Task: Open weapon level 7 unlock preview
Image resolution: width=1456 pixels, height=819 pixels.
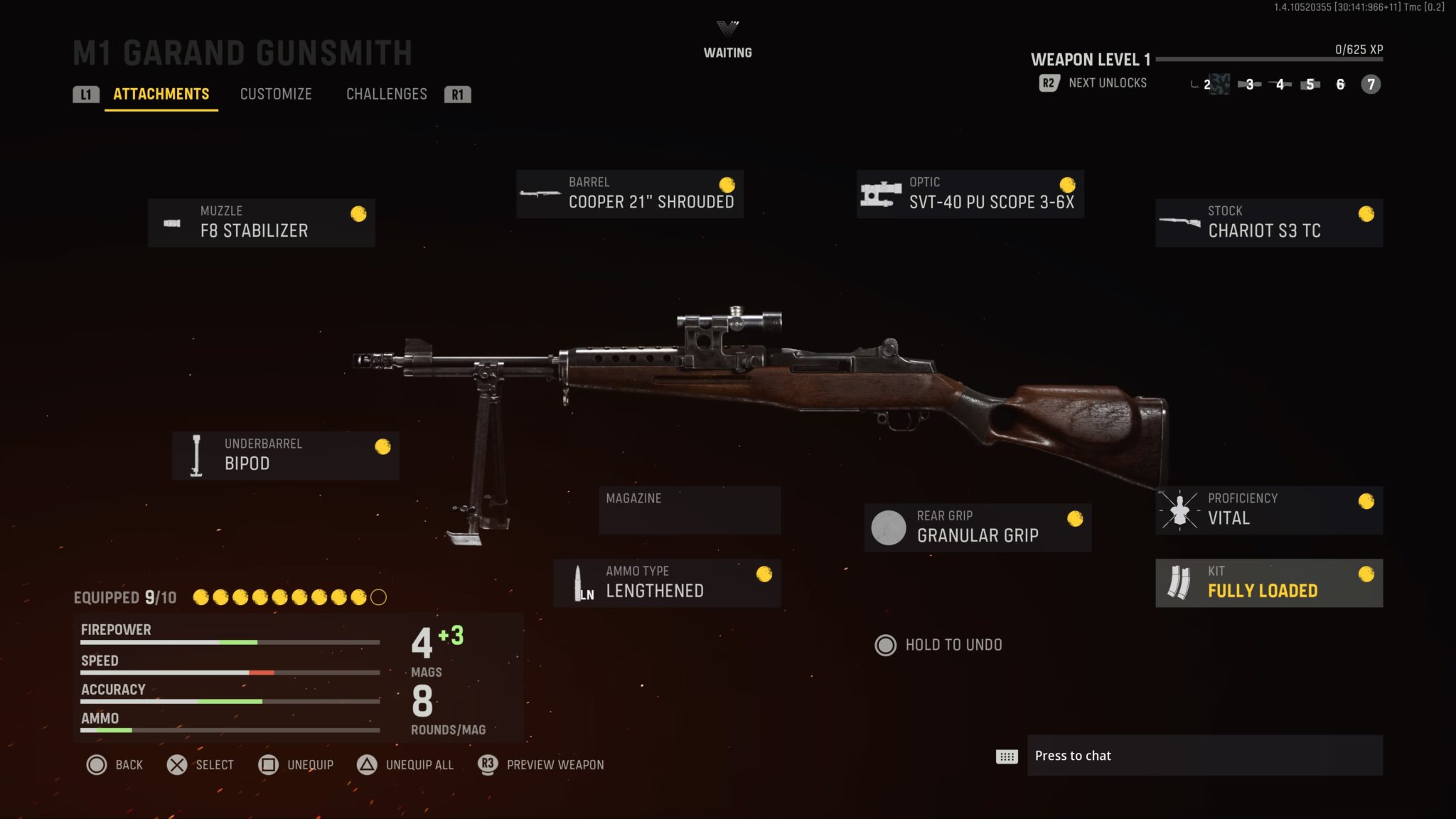Action: [1369, 84]
